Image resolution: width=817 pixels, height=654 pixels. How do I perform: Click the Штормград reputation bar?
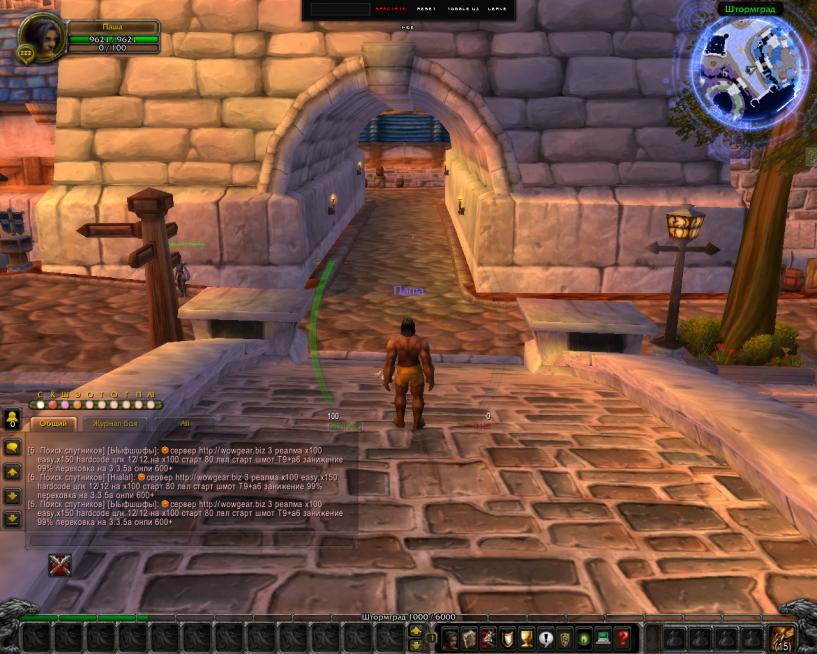click(408, 617)
